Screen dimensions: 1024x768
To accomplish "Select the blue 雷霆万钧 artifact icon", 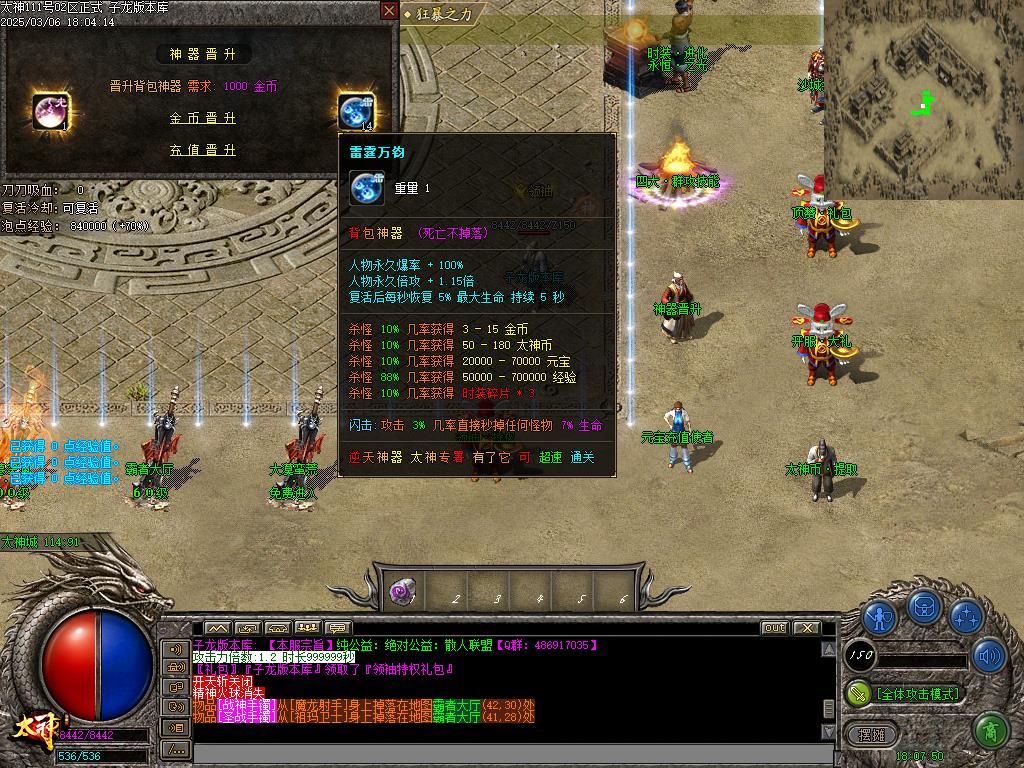I will point(355,111).
